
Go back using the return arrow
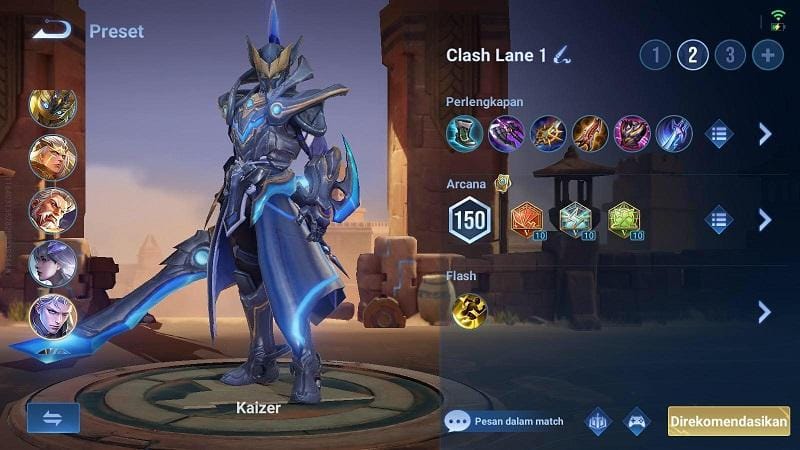pos(51,30)
